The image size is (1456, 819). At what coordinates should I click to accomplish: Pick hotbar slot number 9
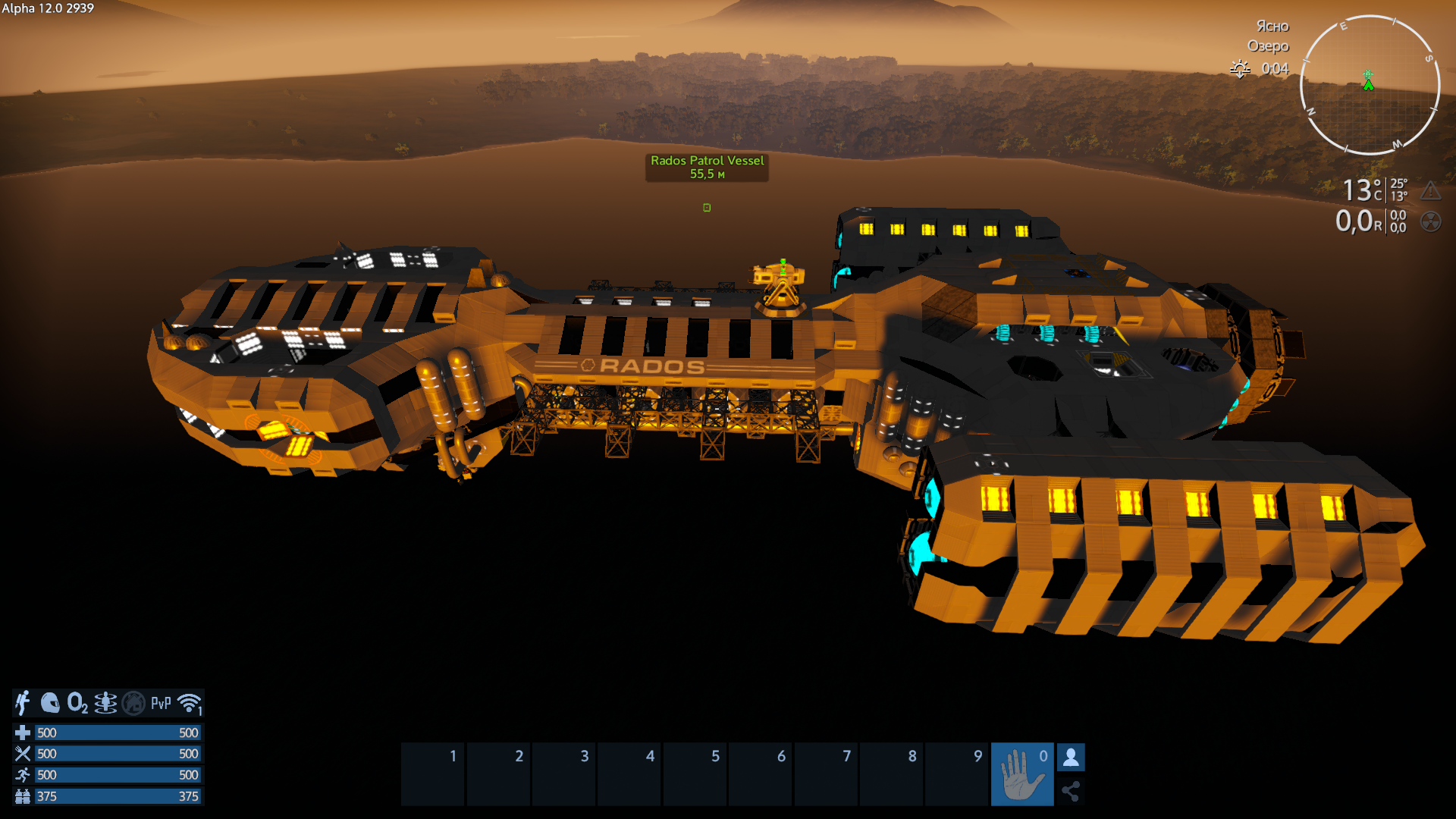coord(958,773)
